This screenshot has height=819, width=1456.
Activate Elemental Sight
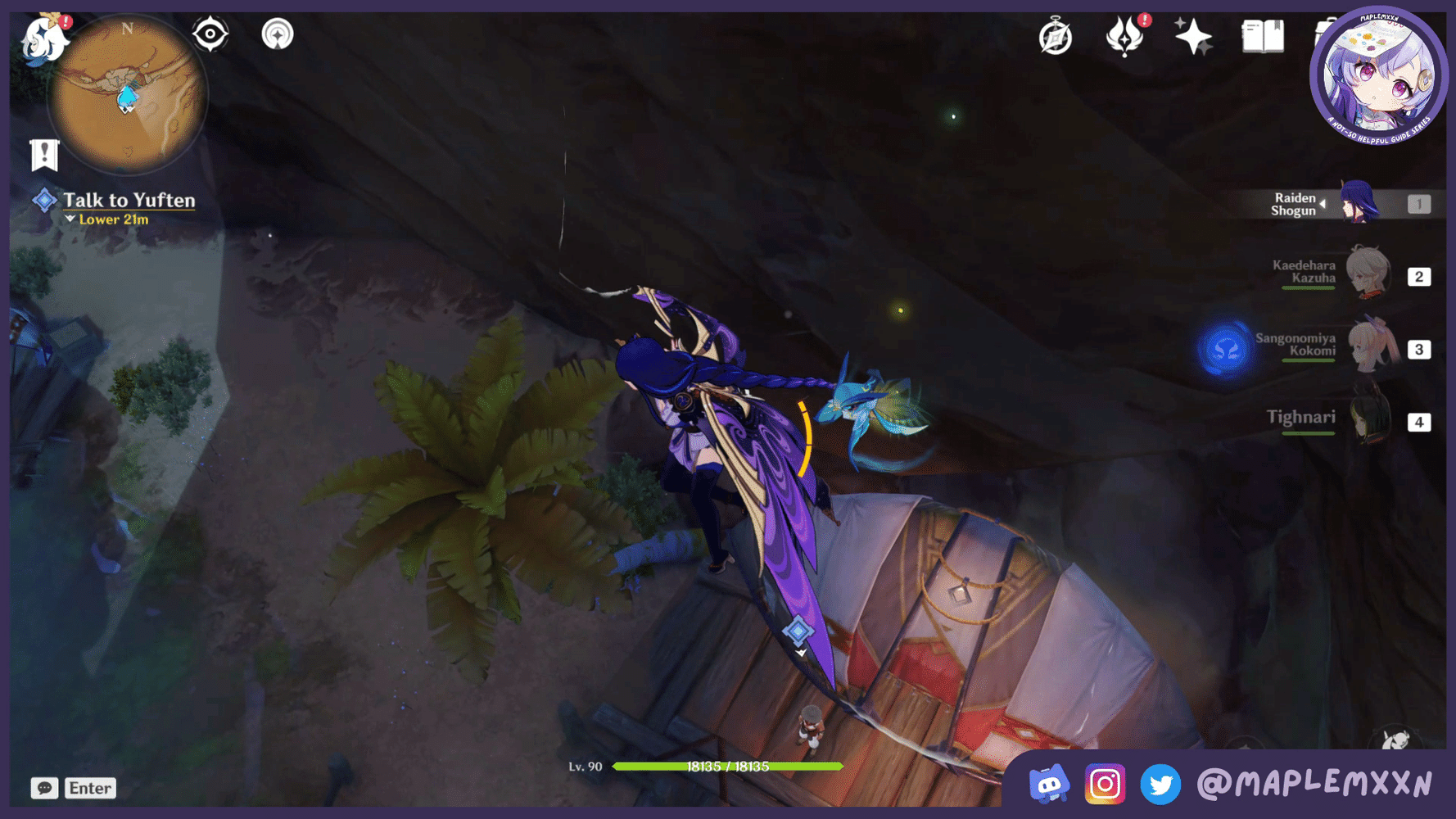210,34
